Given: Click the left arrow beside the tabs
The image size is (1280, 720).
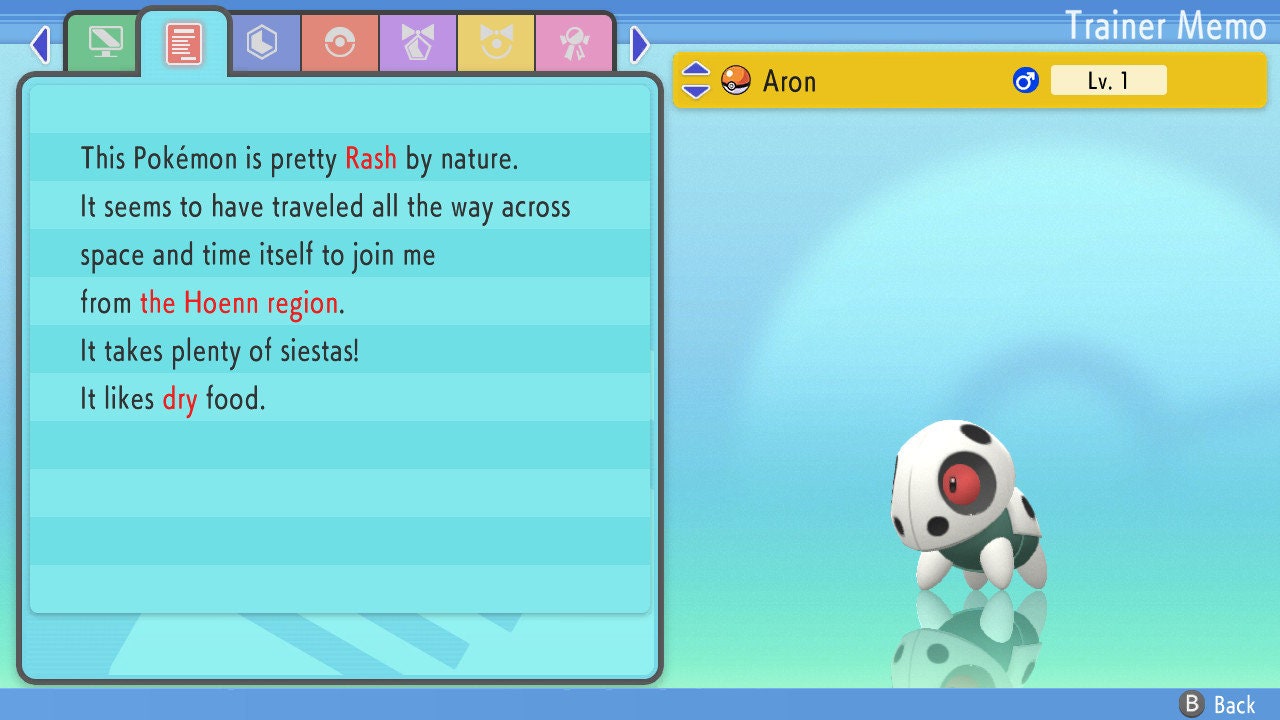Looking at the screenshot, I should coord(40,44).
